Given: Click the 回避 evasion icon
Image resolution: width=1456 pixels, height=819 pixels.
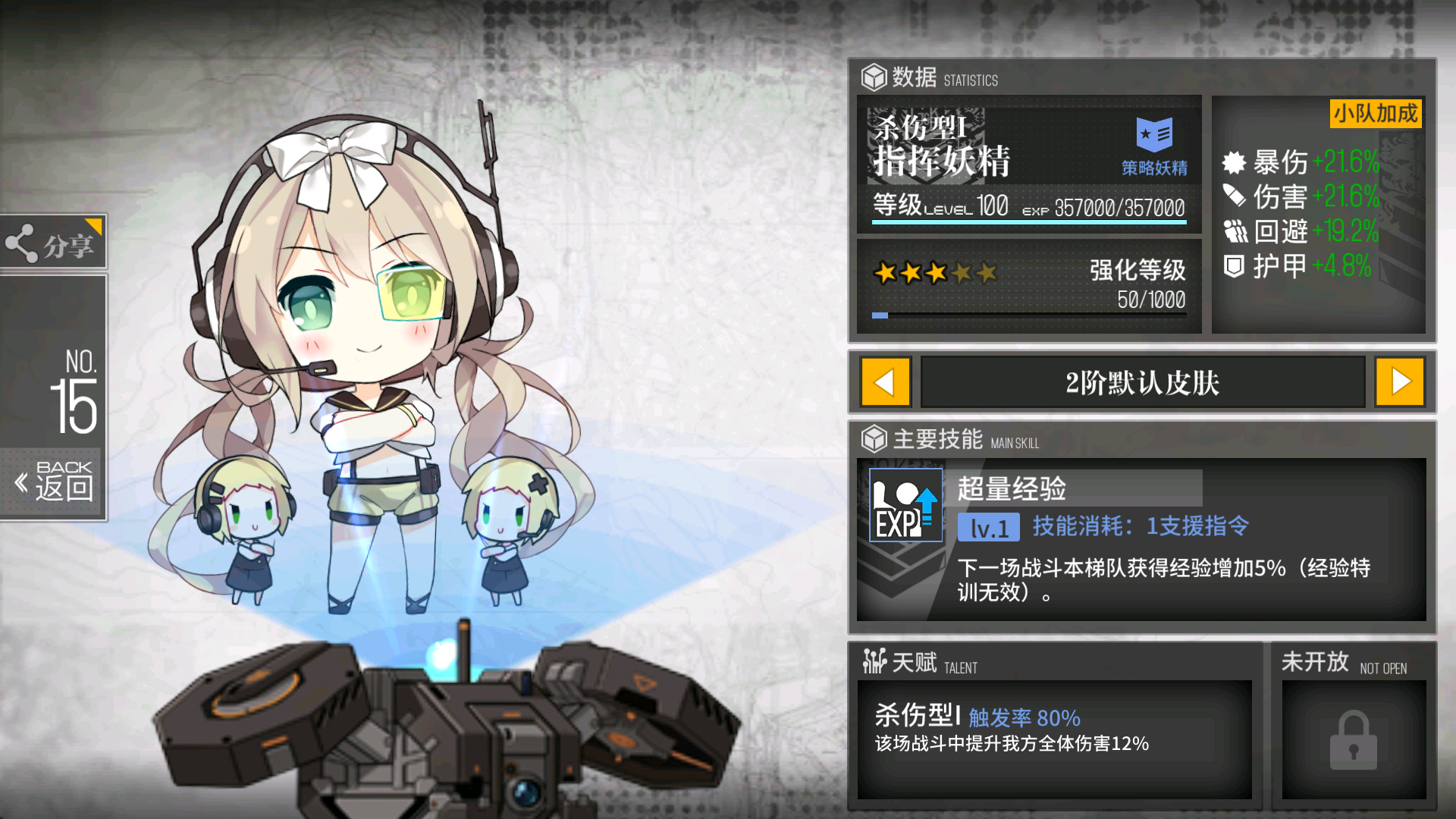Looking at the screenshot, I should click(1236, 232).
